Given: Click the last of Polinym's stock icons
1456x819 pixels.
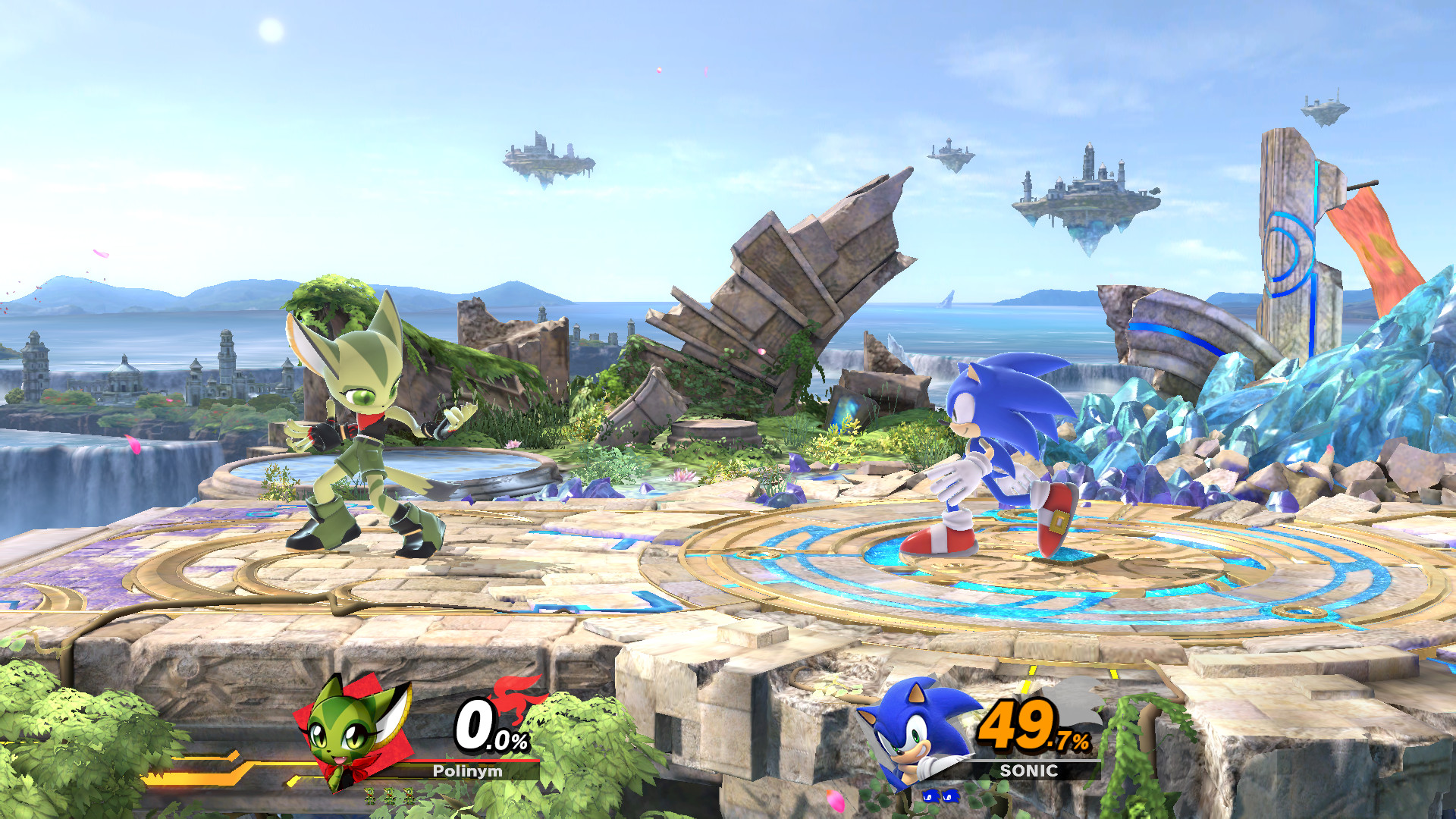Looking at the screenshot, I should point(407,795).
